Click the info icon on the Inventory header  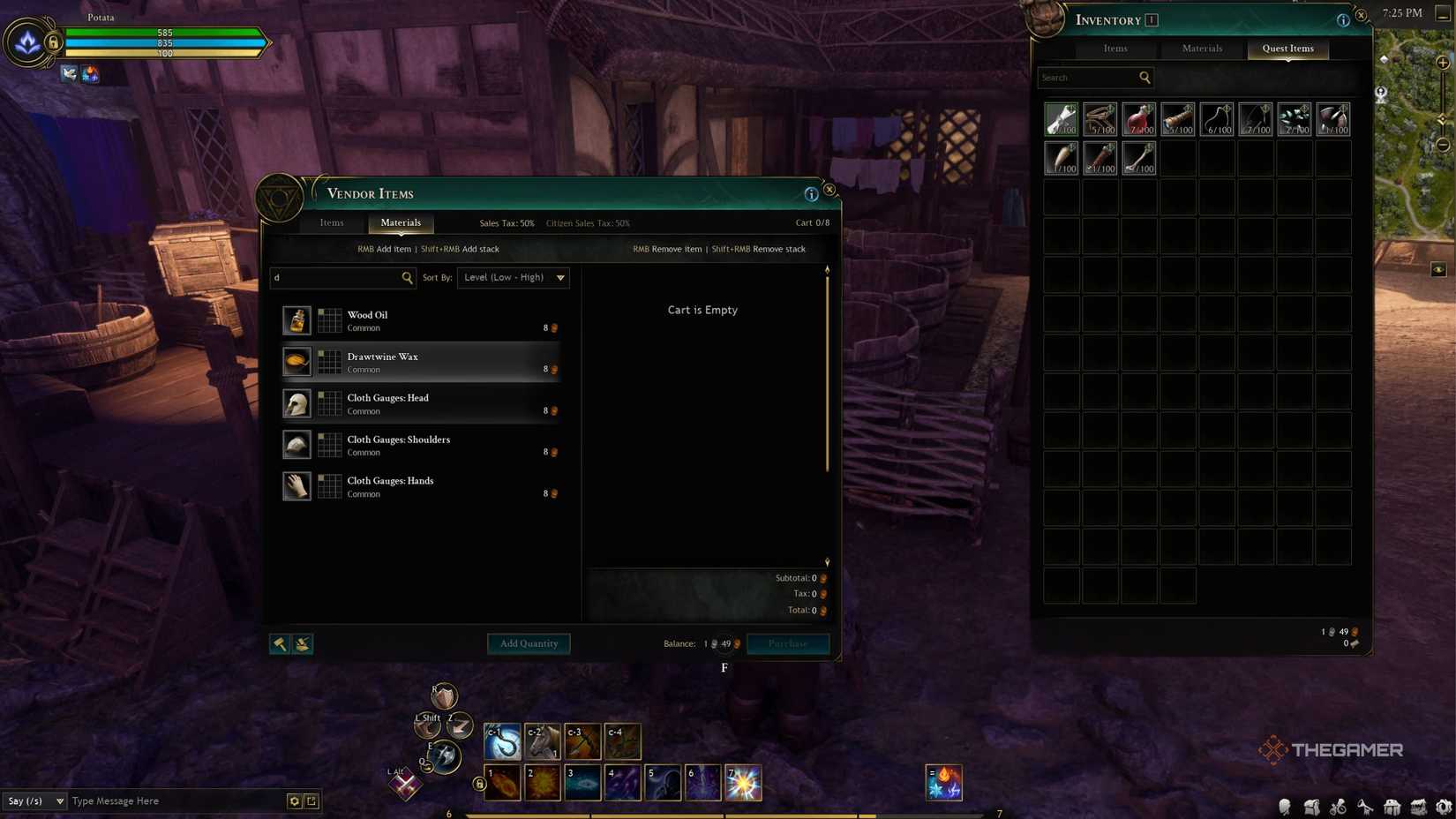click(x=1344, y=19)
